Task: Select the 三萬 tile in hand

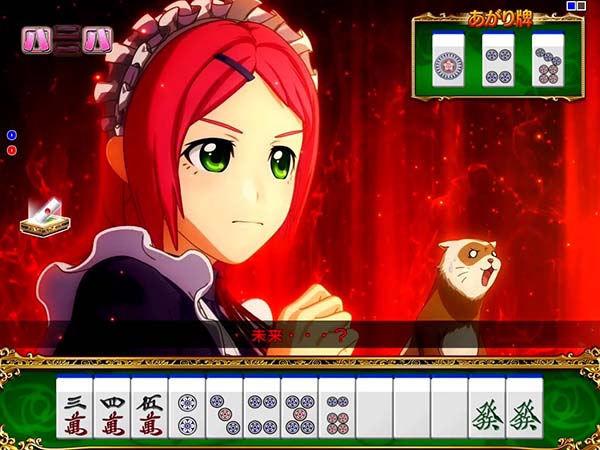Action: coord(75,409)
